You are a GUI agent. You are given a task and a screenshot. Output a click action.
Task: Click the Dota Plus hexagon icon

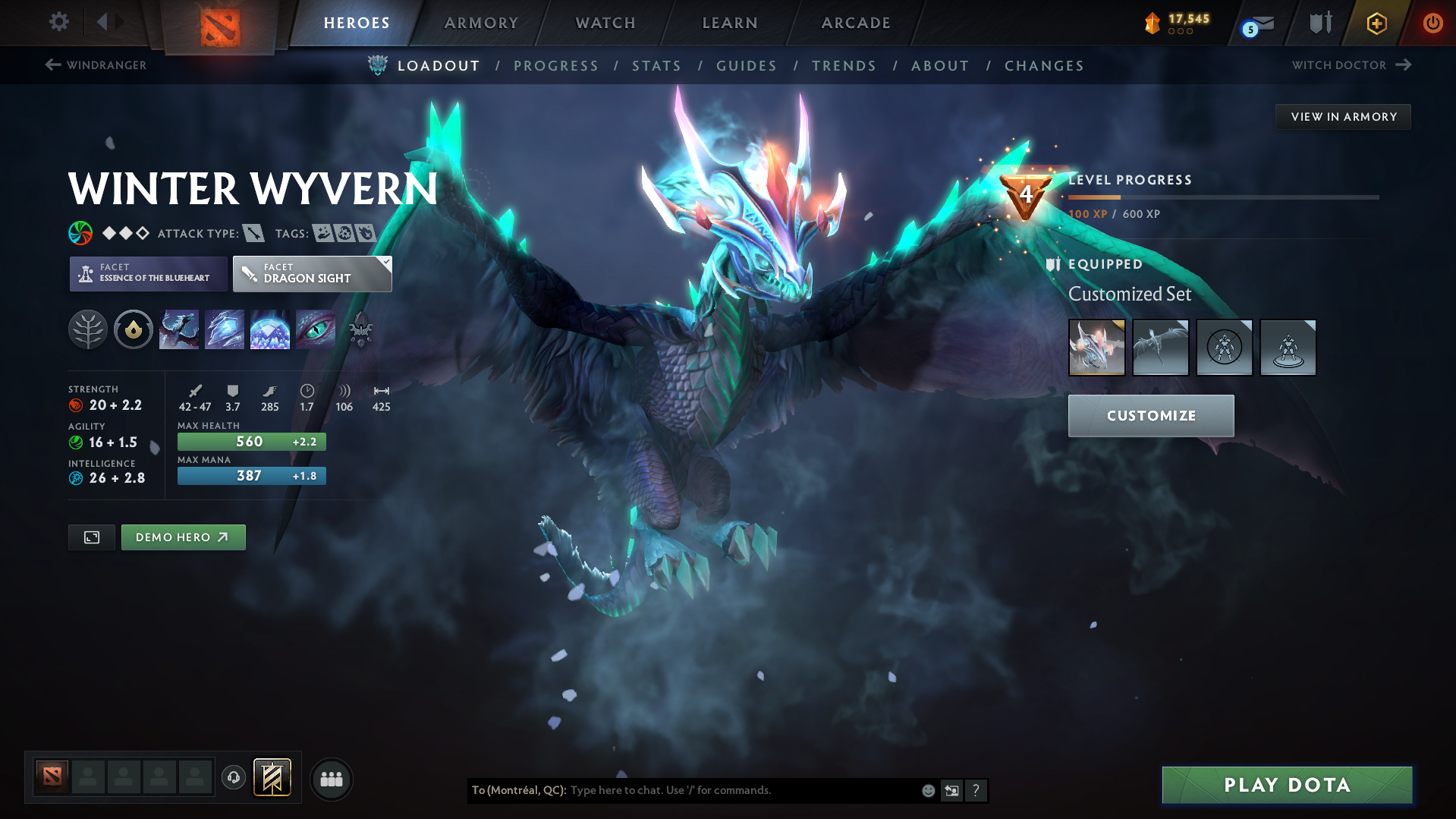coord(1376,23)
